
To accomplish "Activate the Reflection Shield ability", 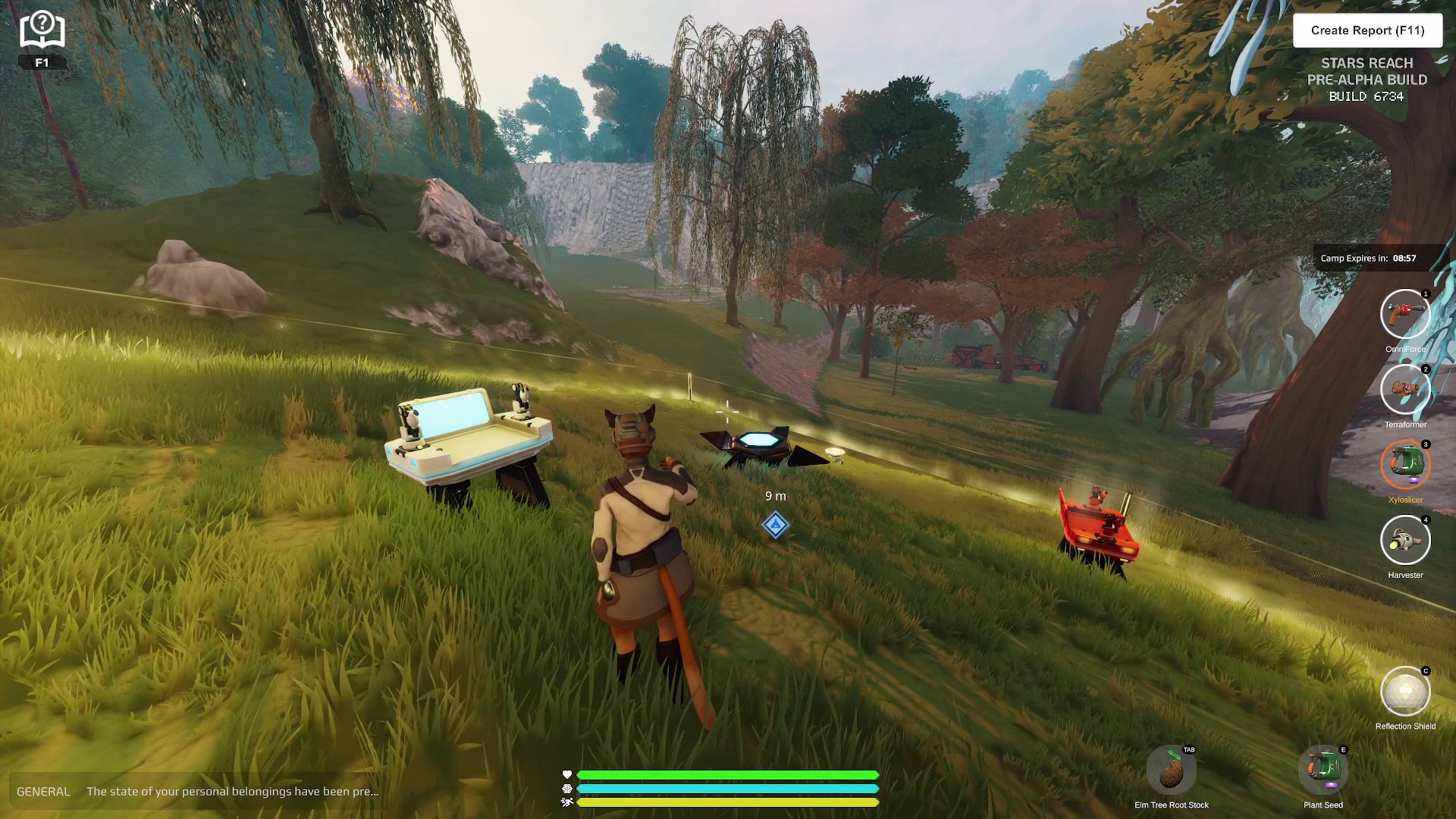I will click(1404, 691).
